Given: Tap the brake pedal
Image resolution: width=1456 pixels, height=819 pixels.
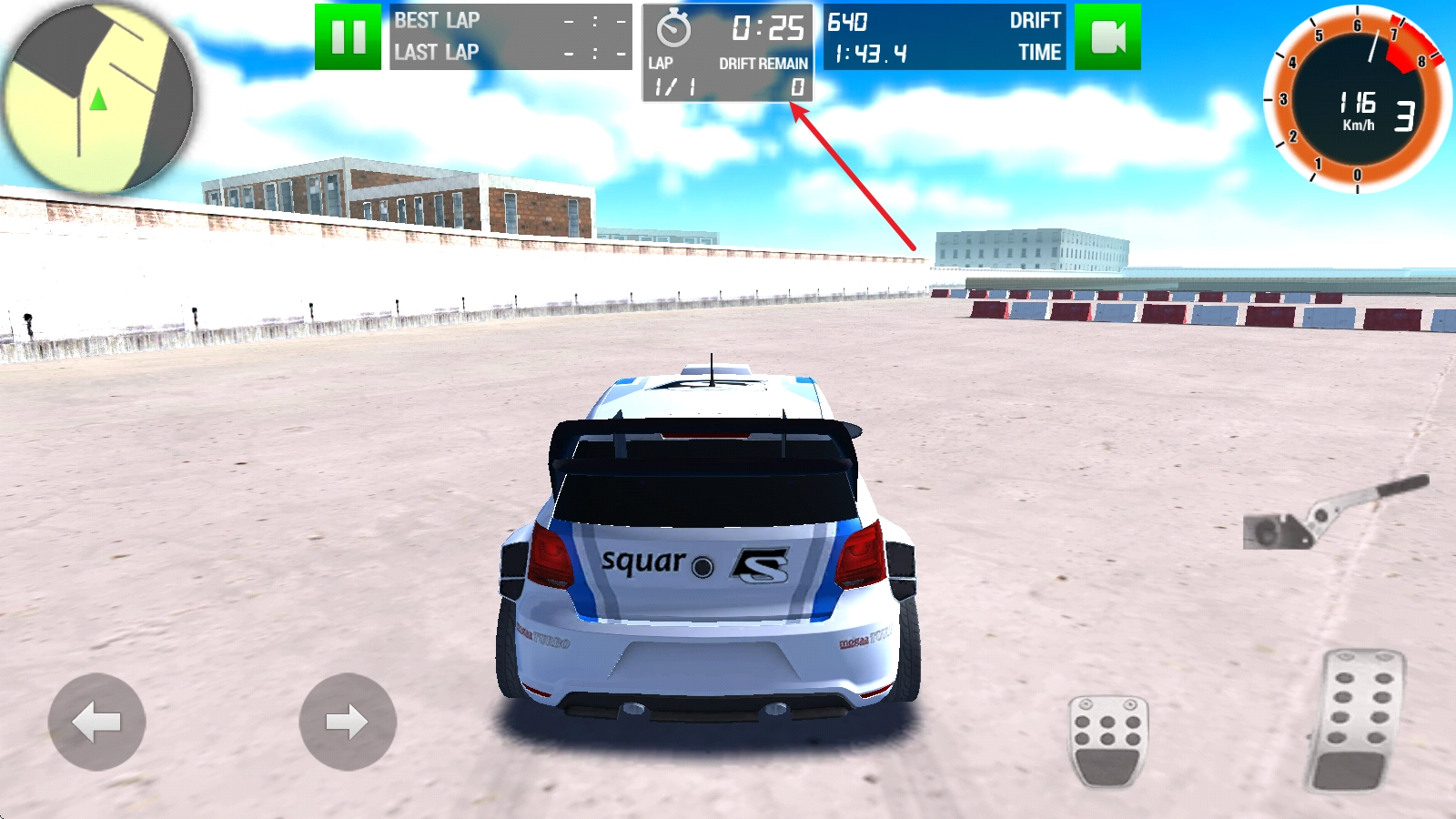Looking at the screenshot, I should pyautogui.click(x=1107, y=739).
